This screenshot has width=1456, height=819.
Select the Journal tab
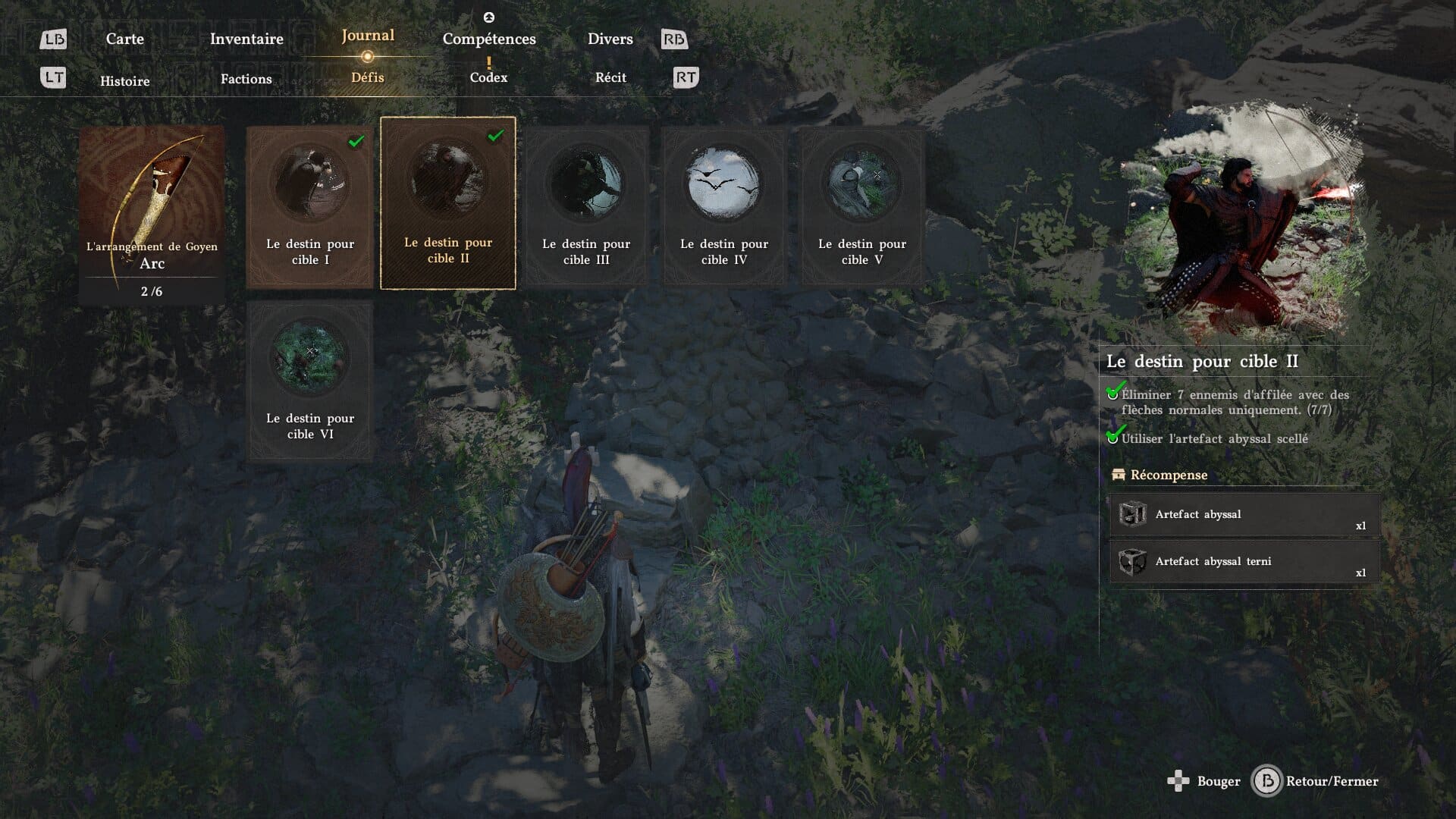point(368,36)
